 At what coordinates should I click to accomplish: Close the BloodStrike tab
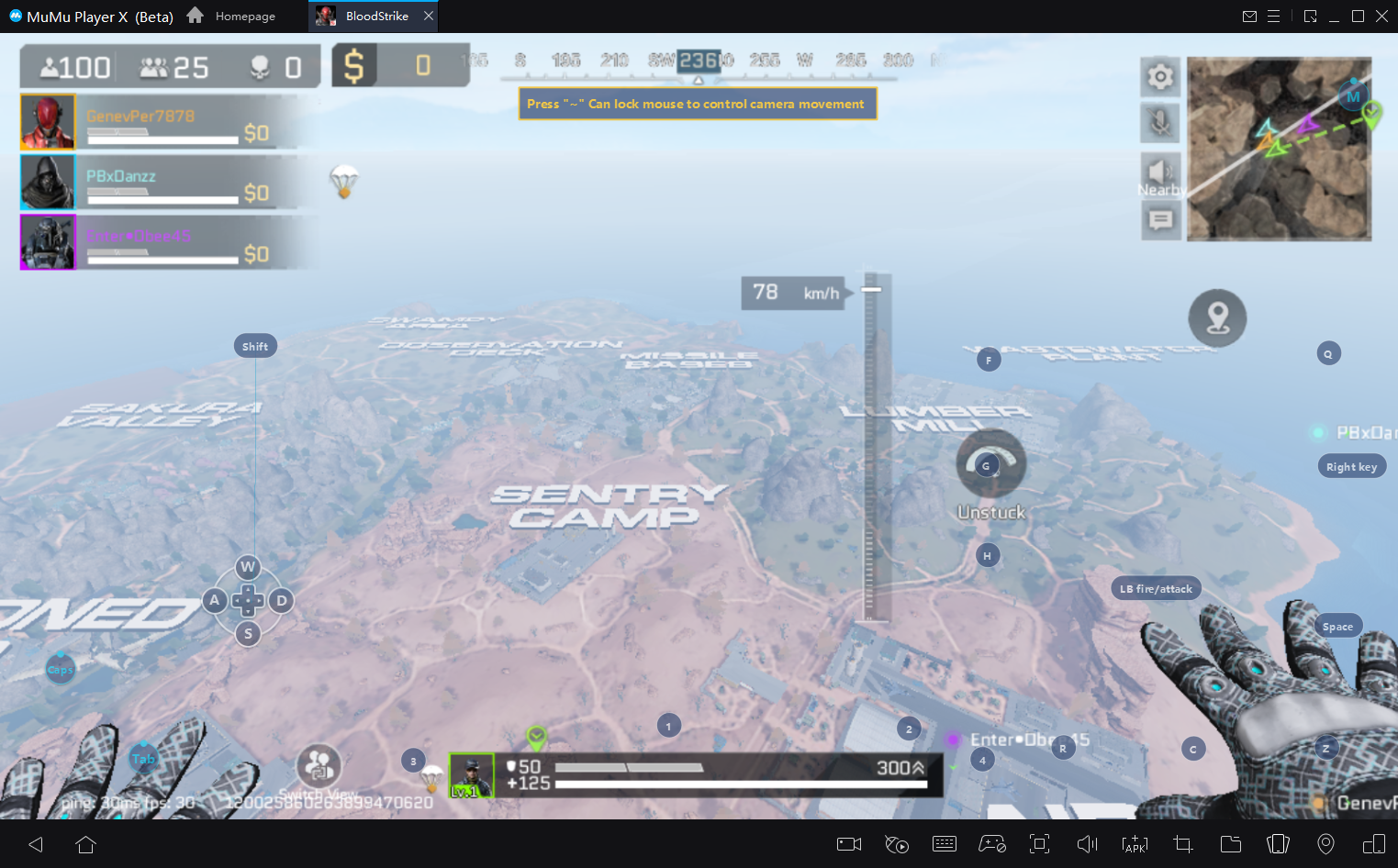[429, 16]
